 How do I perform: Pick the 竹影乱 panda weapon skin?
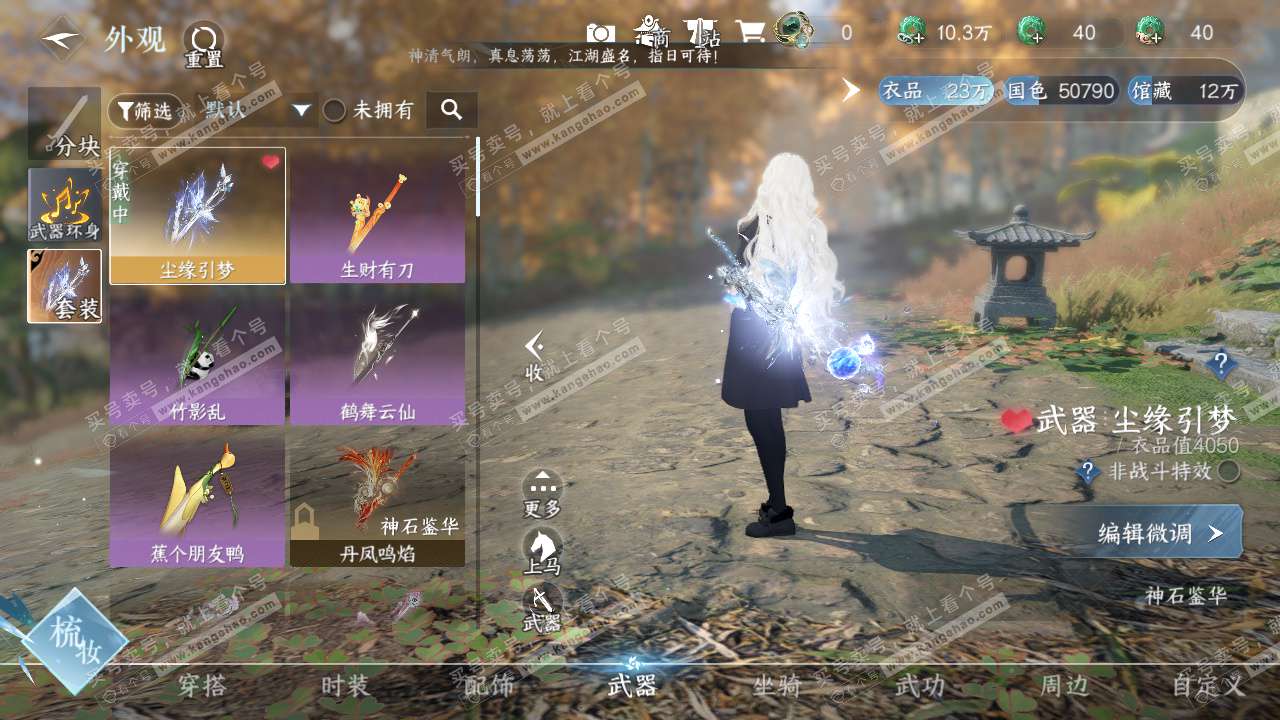tap(197, 358)
